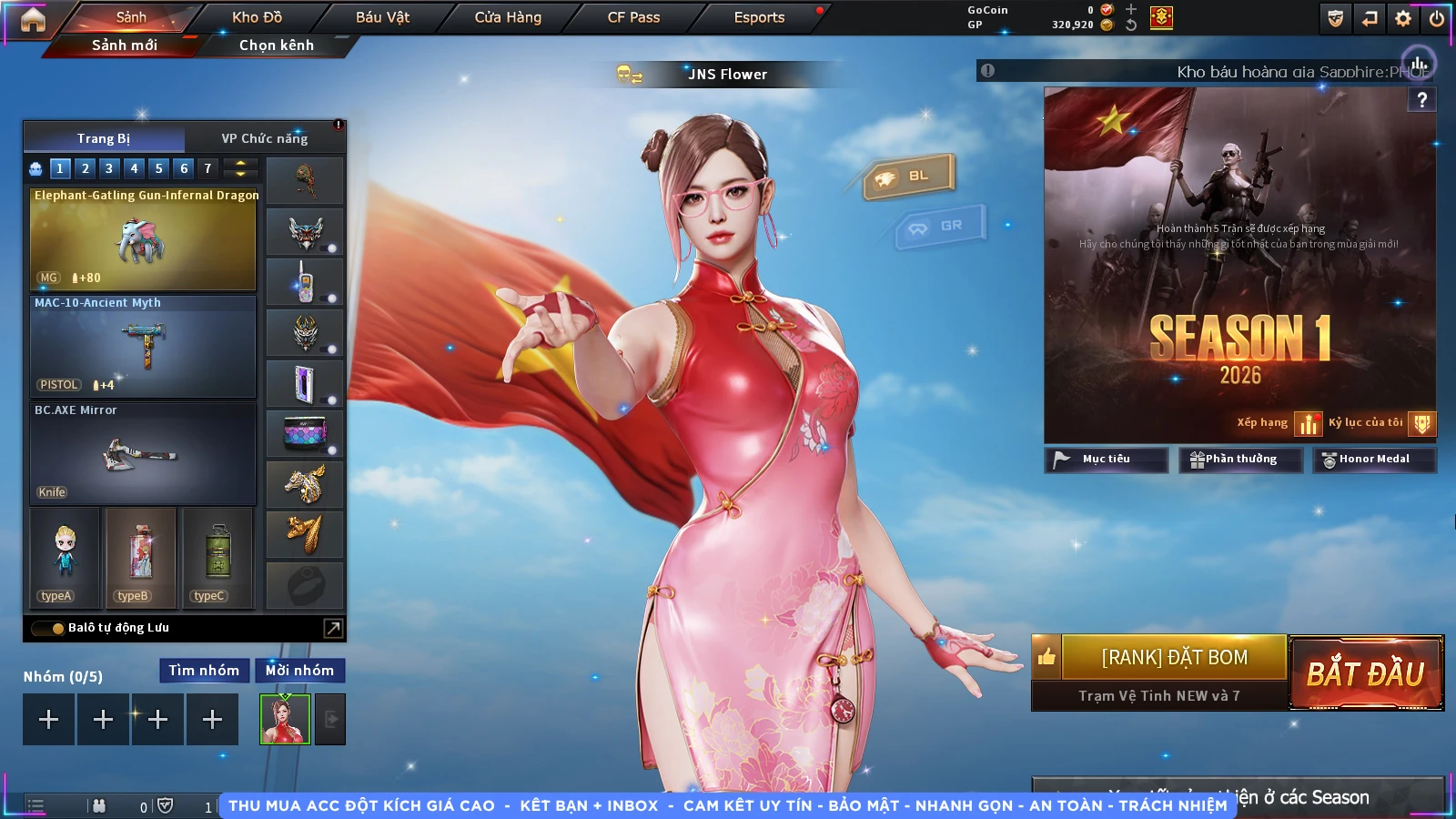The height and width of the screenshot is (819, 1456).
Task: Switch to the CF Pass tab
Action: click(633, 17)
